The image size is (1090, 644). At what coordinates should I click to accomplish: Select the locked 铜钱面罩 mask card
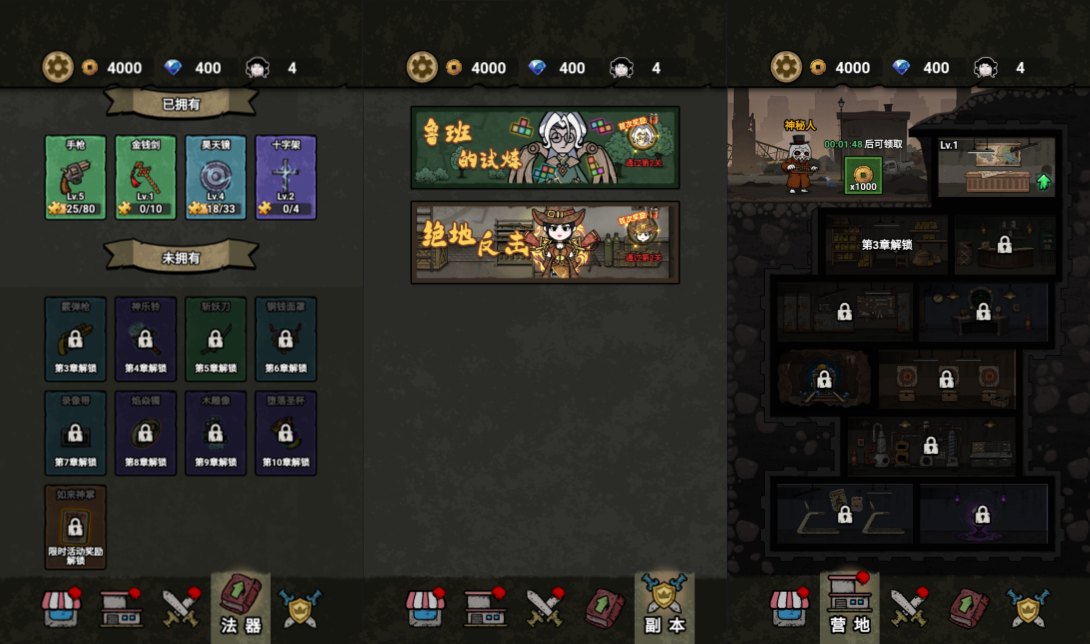[285, 338]
